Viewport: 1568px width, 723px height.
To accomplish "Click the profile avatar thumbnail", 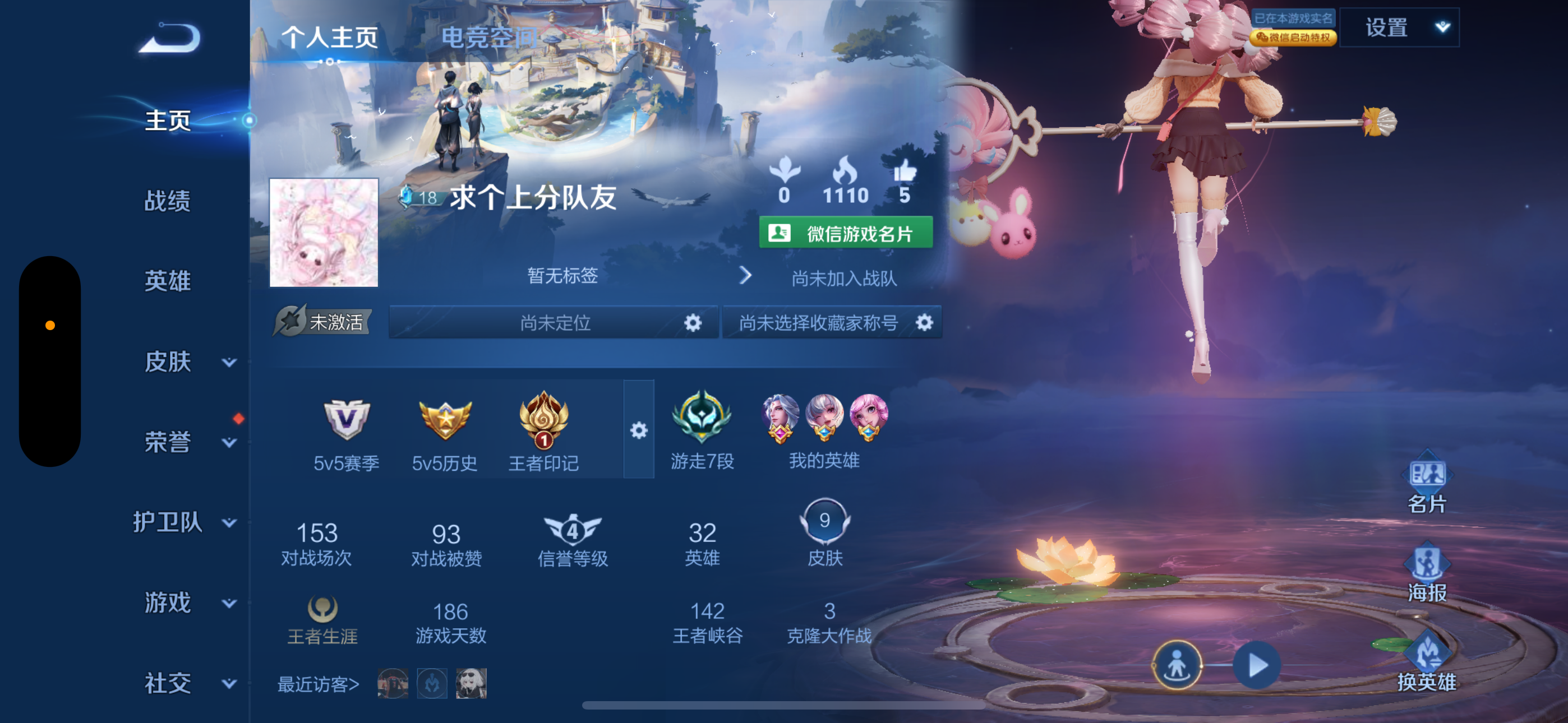I will coord(325,231).
